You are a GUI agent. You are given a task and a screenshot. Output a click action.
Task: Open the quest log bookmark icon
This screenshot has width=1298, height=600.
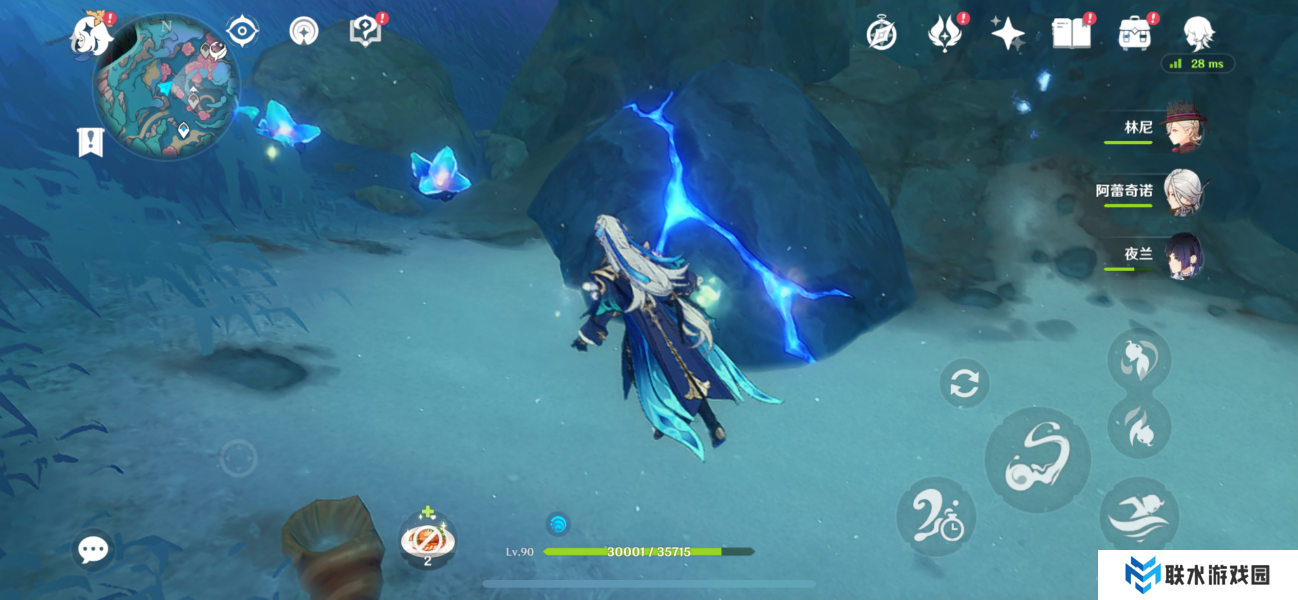point(90,142)
